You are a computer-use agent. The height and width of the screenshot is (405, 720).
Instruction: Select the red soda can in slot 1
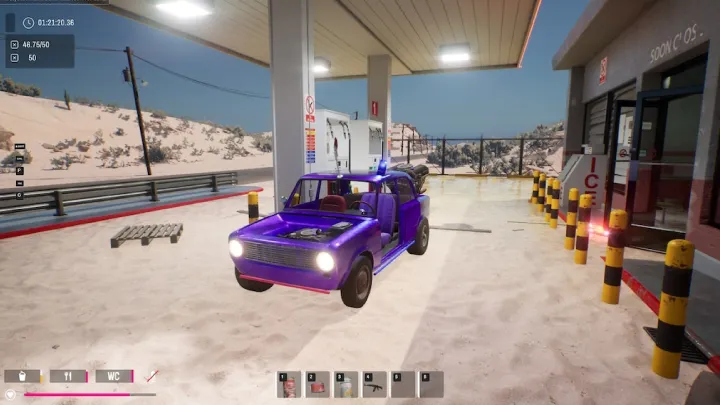point(290,385)
